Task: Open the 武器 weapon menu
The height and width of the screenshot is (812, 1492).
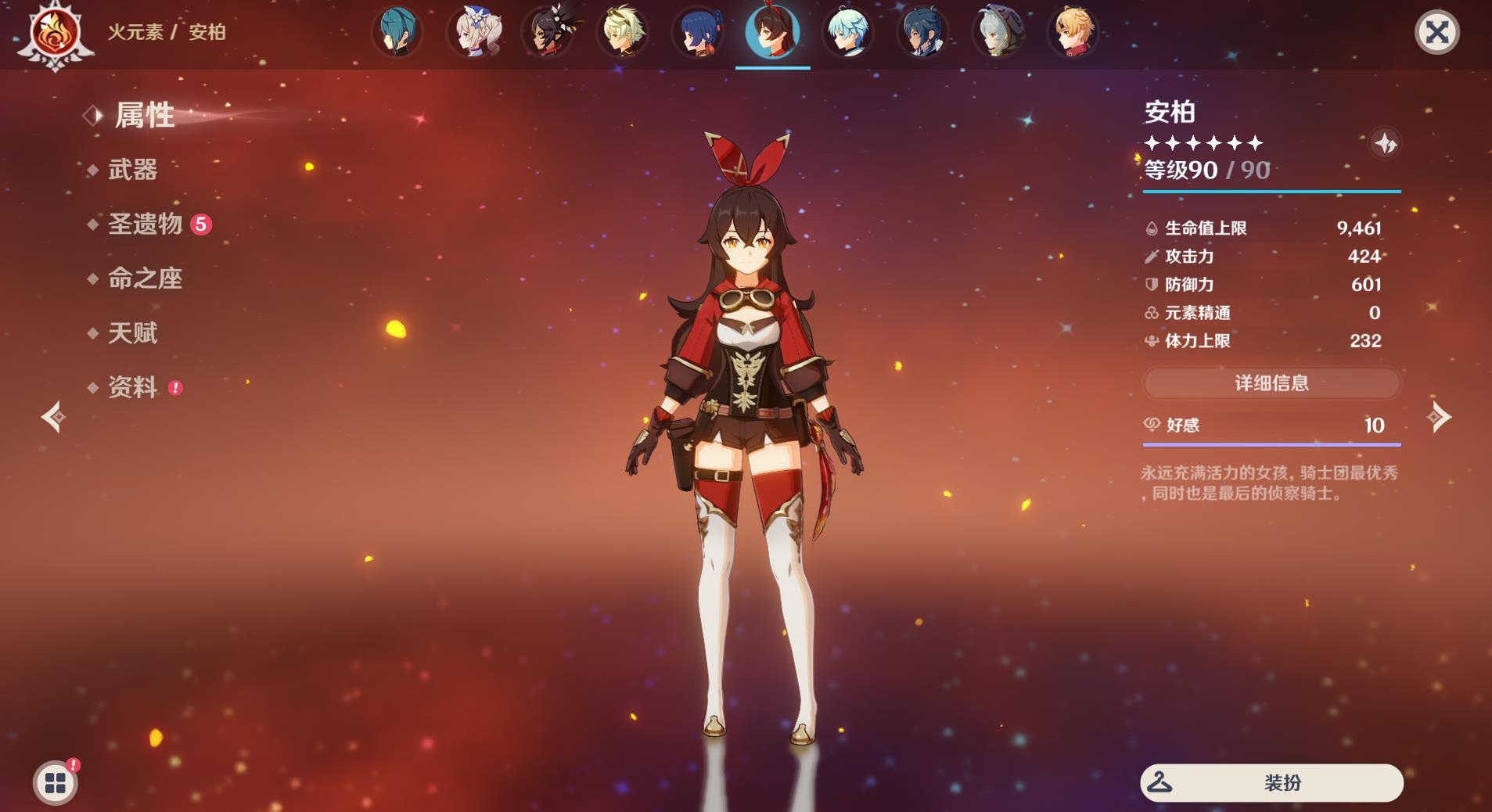Action: pos(132,170)
